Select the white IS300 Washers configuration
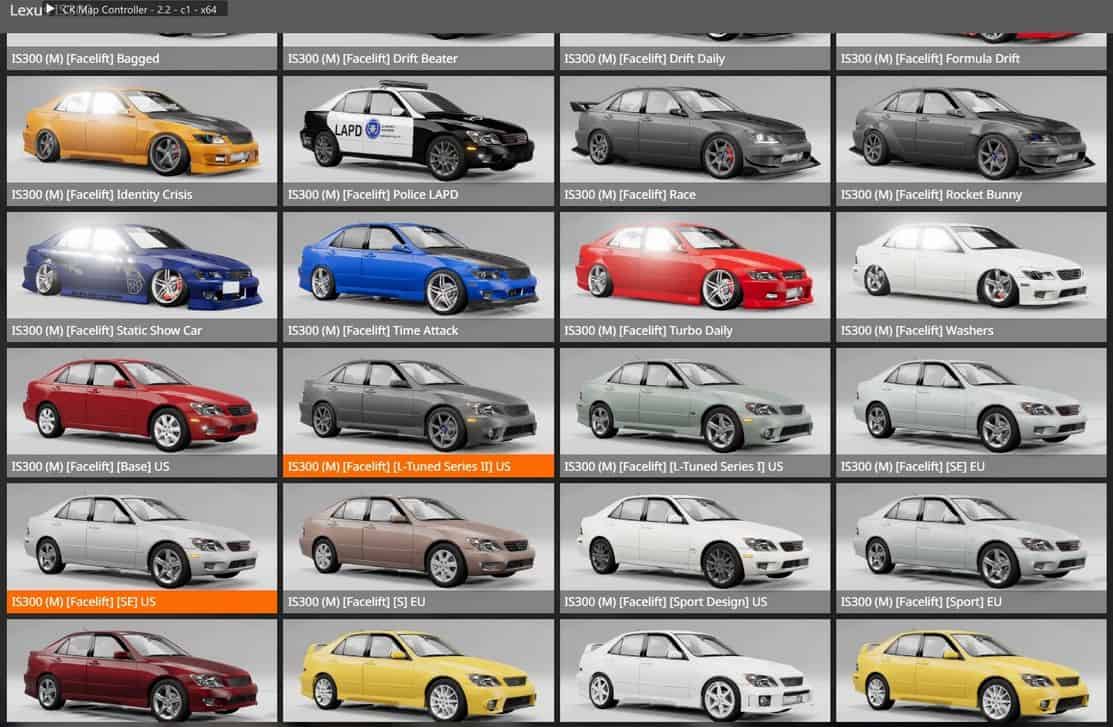Viewport: 1113px width, 727px height. coord(971,266)
